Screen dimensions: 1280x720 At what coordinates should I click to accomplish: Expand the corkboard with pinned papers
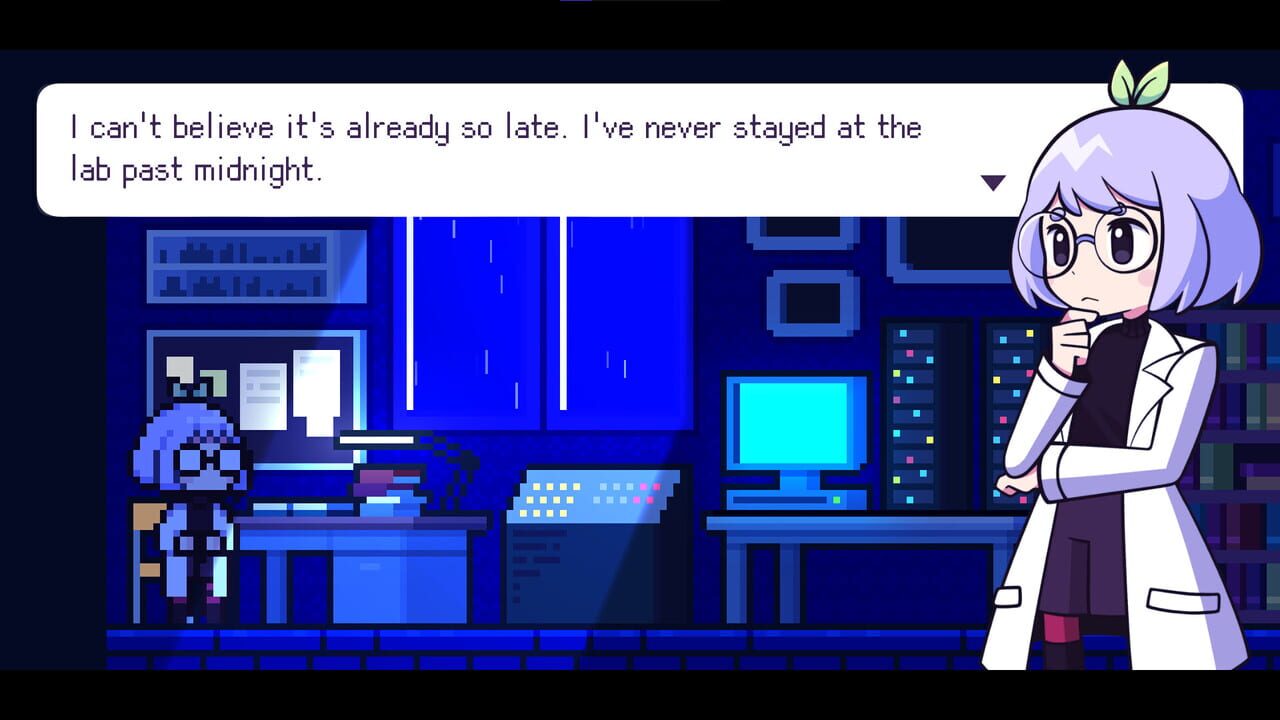pyautogui.click(x=300, y=390)
